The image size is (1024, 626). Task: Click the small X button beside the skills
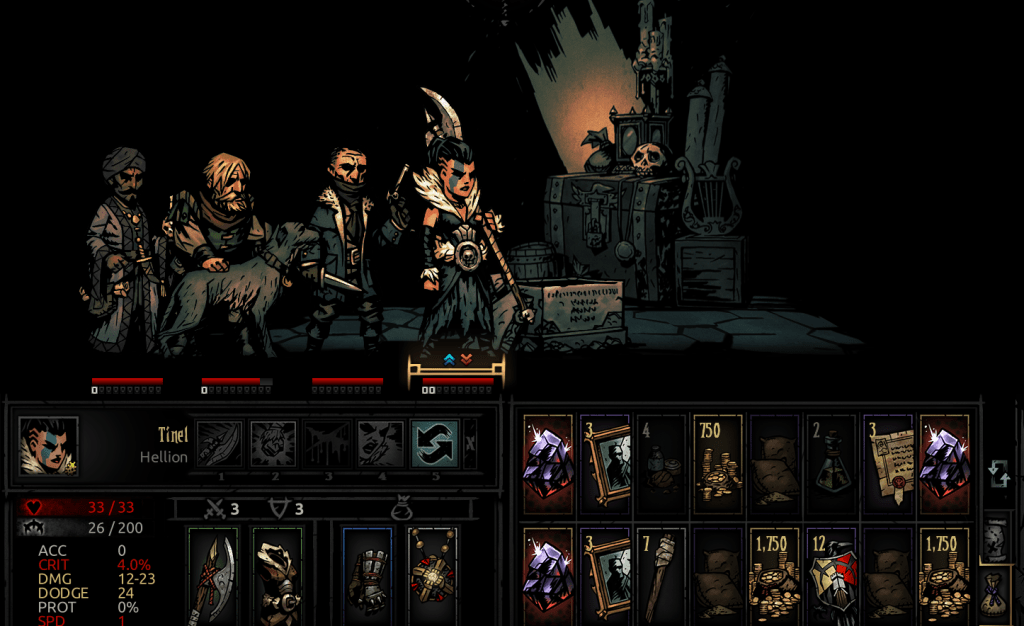(x=470, y=444)
